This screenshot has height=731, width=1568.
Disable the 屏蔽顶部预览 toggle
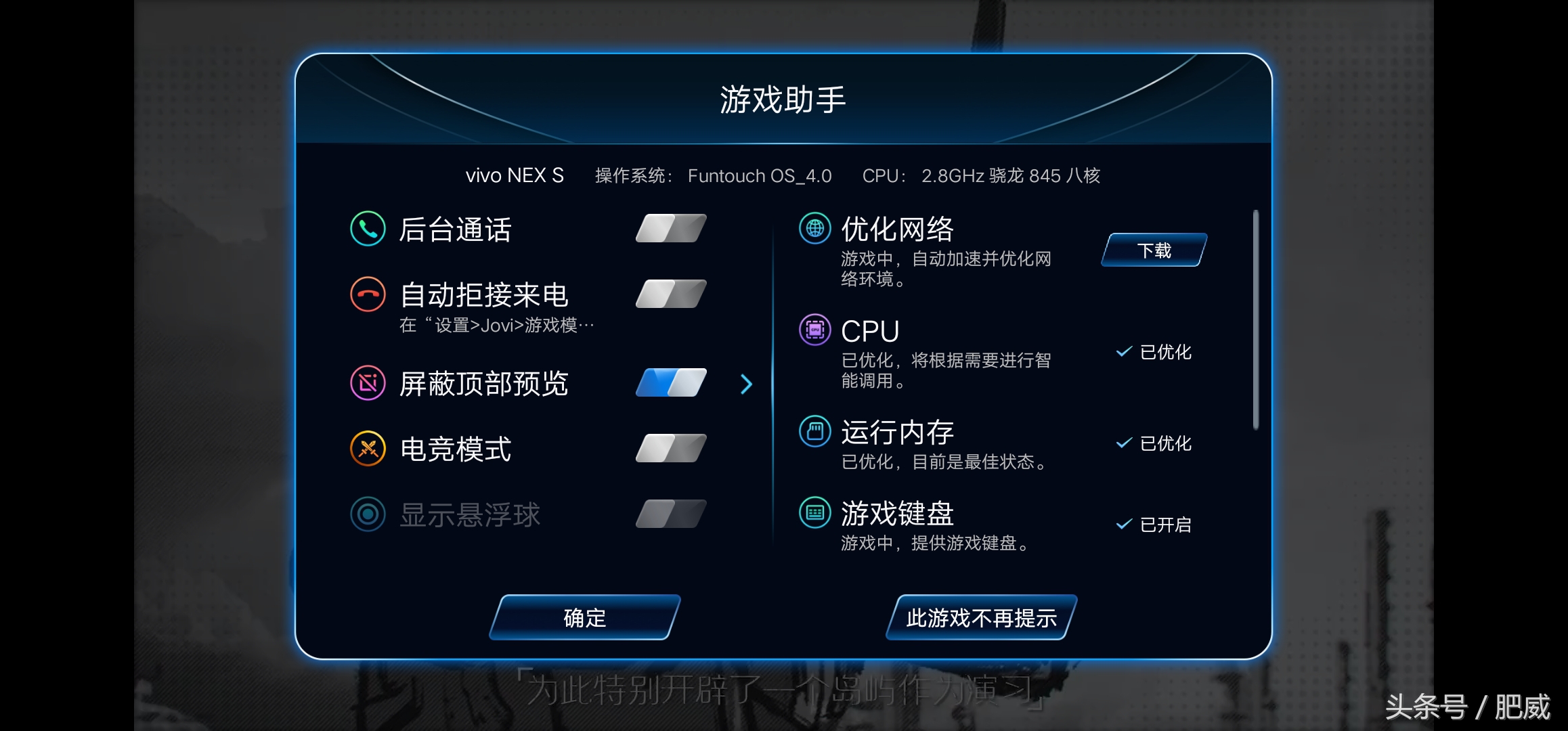click(x=669, y=384)
